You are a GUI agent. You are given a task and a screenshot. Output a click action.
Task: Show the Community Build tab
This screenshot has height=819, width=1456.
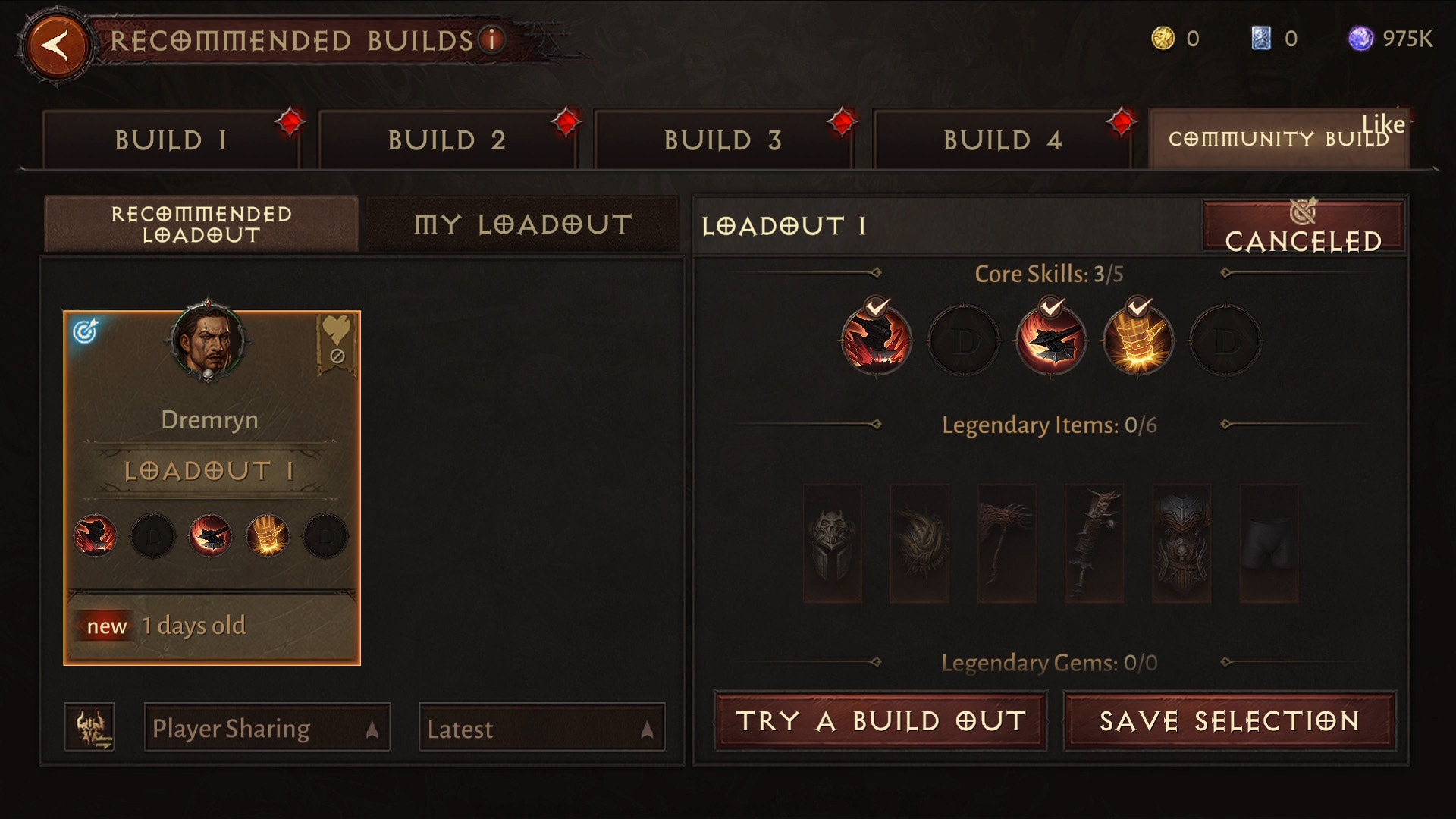click(1279, 140)
